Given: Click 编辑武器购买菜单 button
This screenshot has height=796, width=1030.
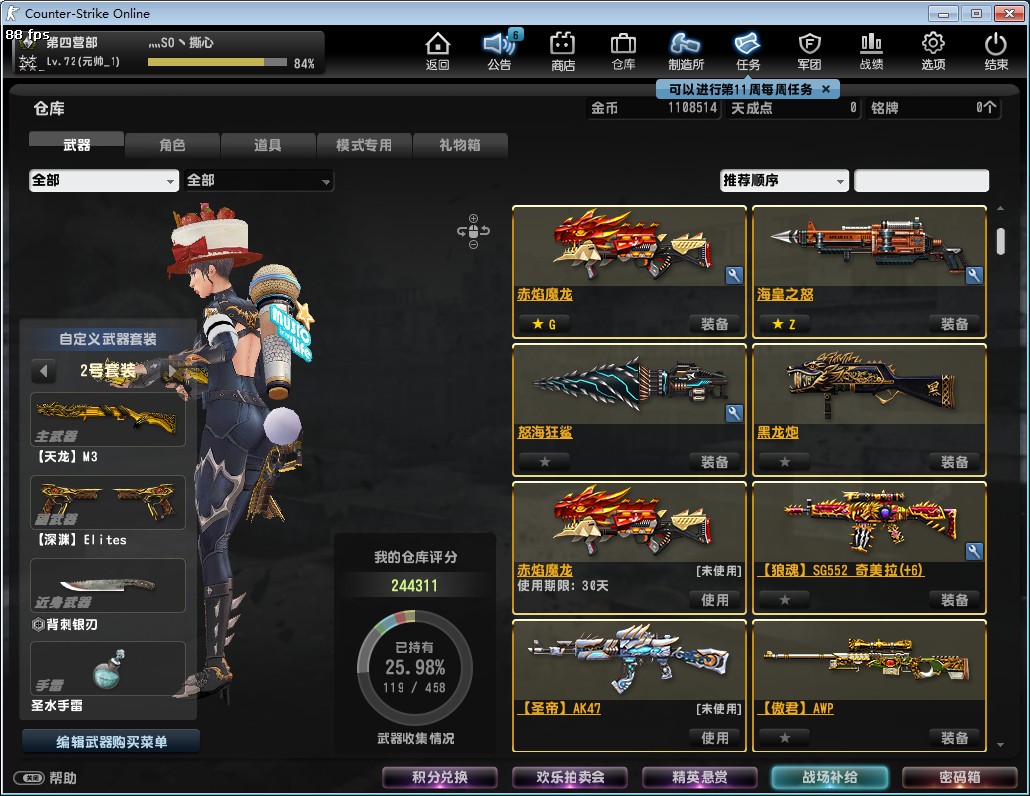Looking at the screenshot, I should click(x=111, y=742).
